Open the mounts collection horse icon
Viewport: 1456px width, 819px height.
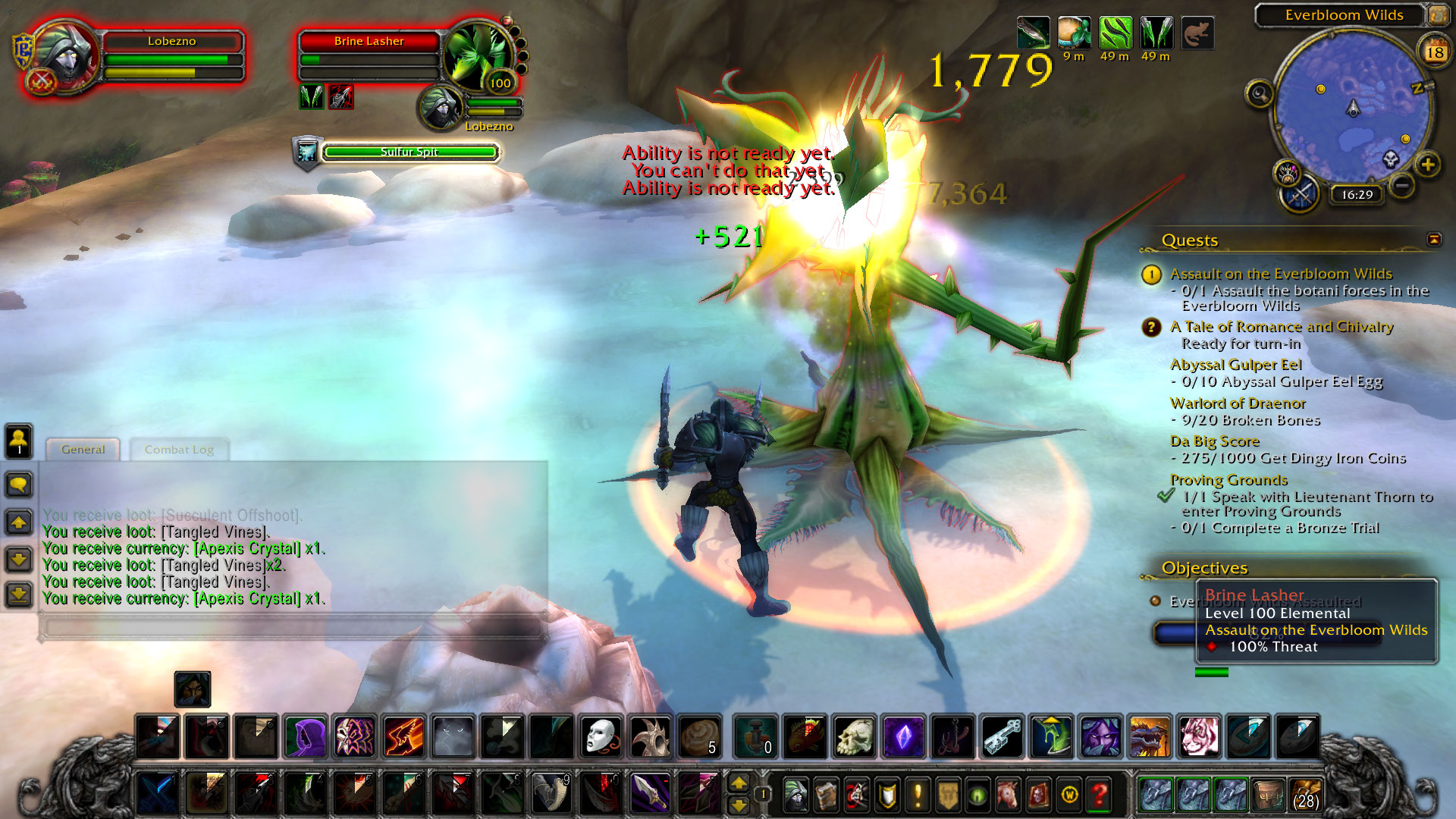click(1008, 795)
